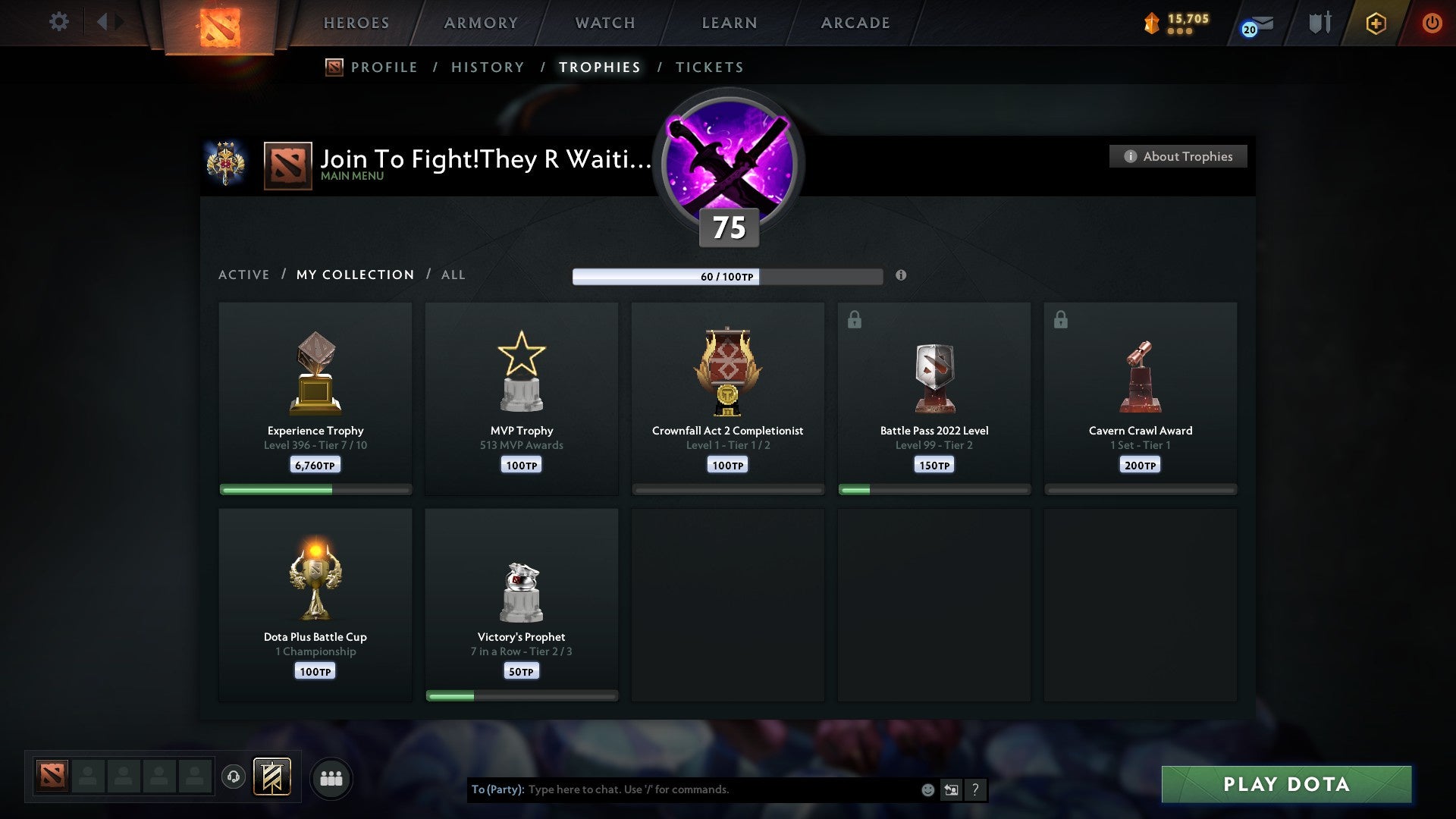Switch to the TICKETS tab
Image resolution: width=1456 pixels, height=819 pixels.
(x=709, y=67)
